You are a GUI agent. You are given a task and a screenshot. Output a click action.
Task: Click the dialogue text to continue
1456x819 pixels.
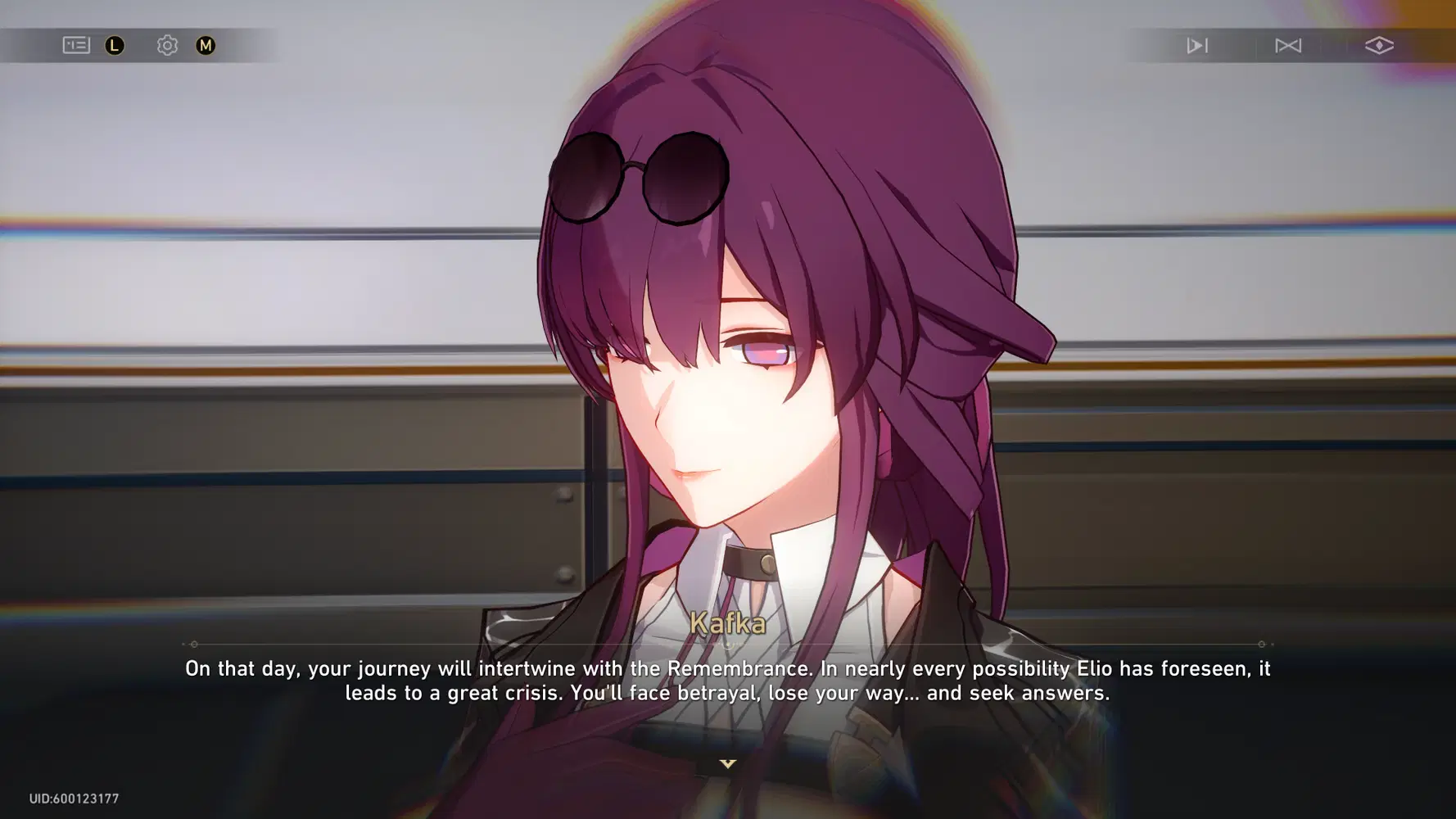pos(727,681)
